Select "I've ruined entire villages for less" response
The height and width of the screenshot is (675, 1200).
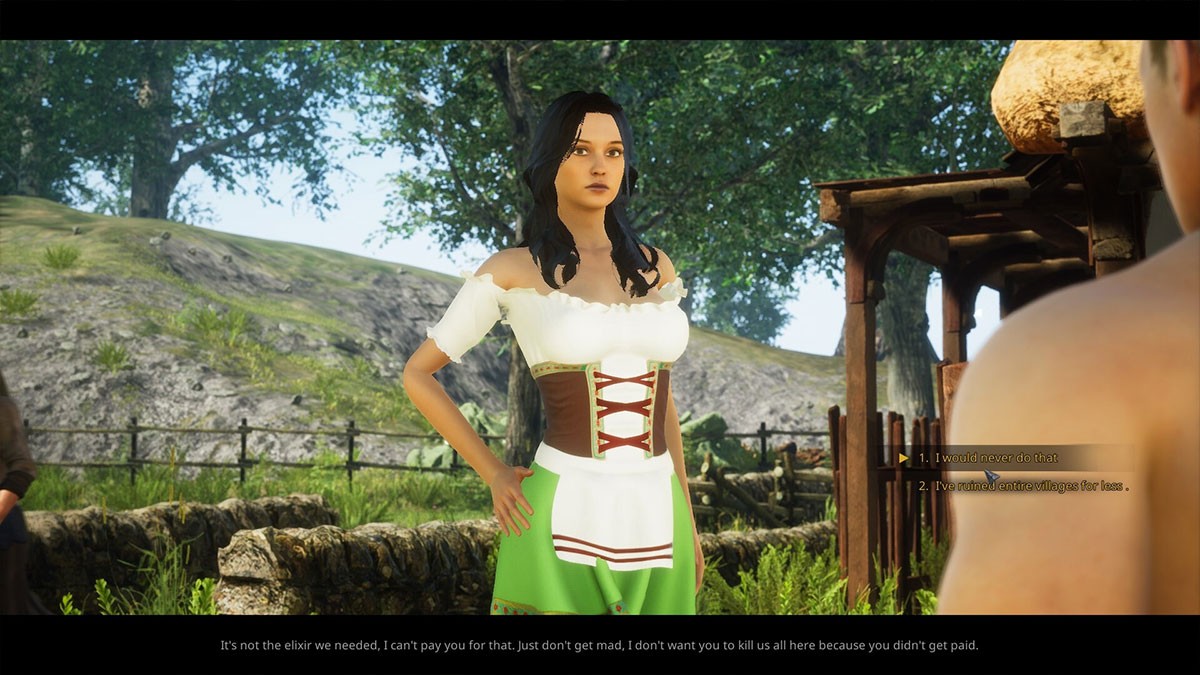[1030, 486]
